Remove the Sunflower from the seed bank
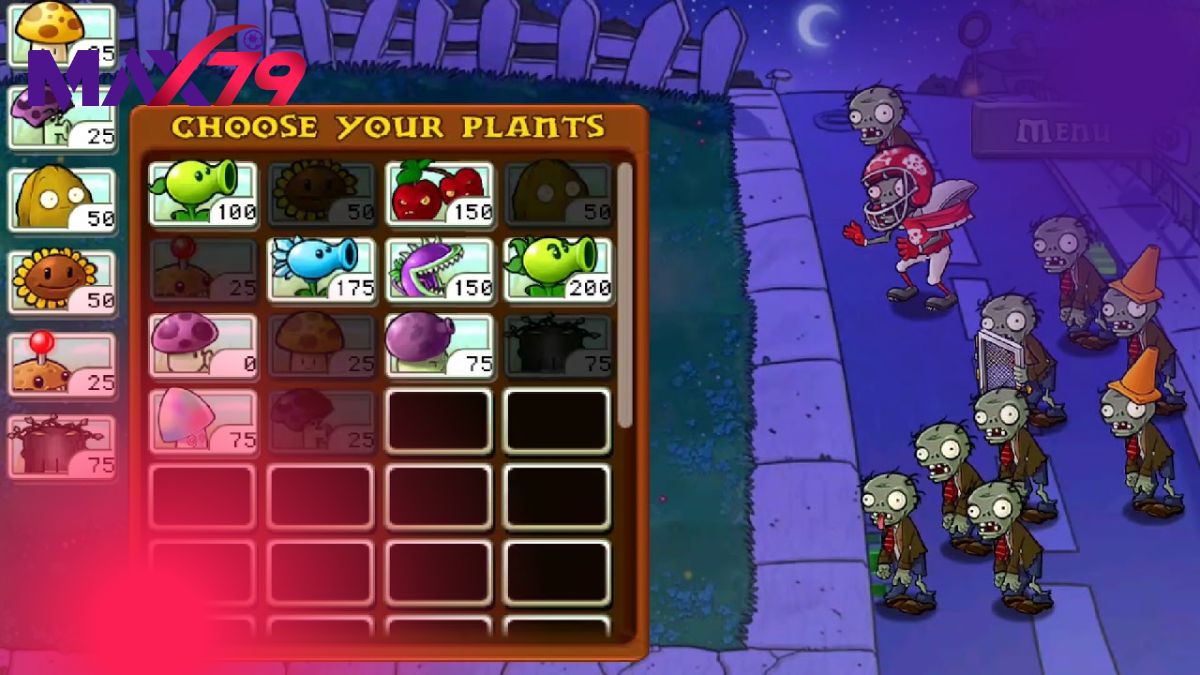 point(62,281)
